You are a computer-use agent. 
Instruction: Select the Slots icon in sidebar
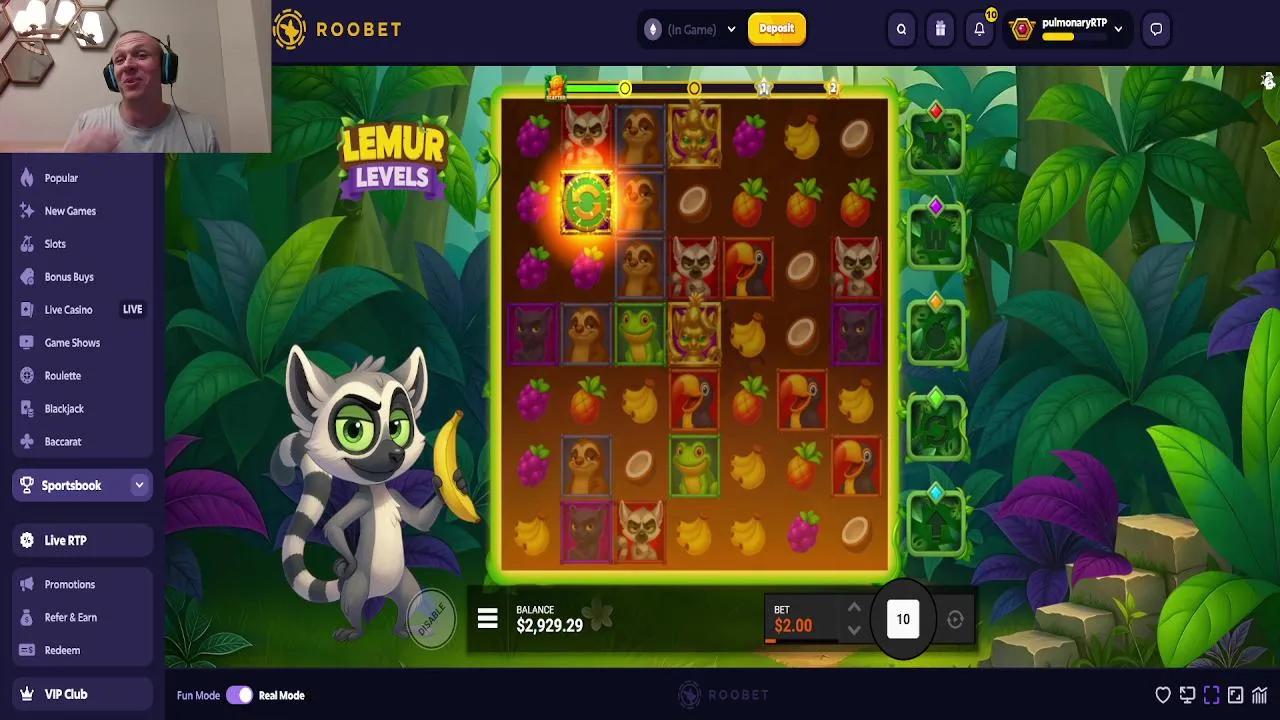tap(24, 243)
